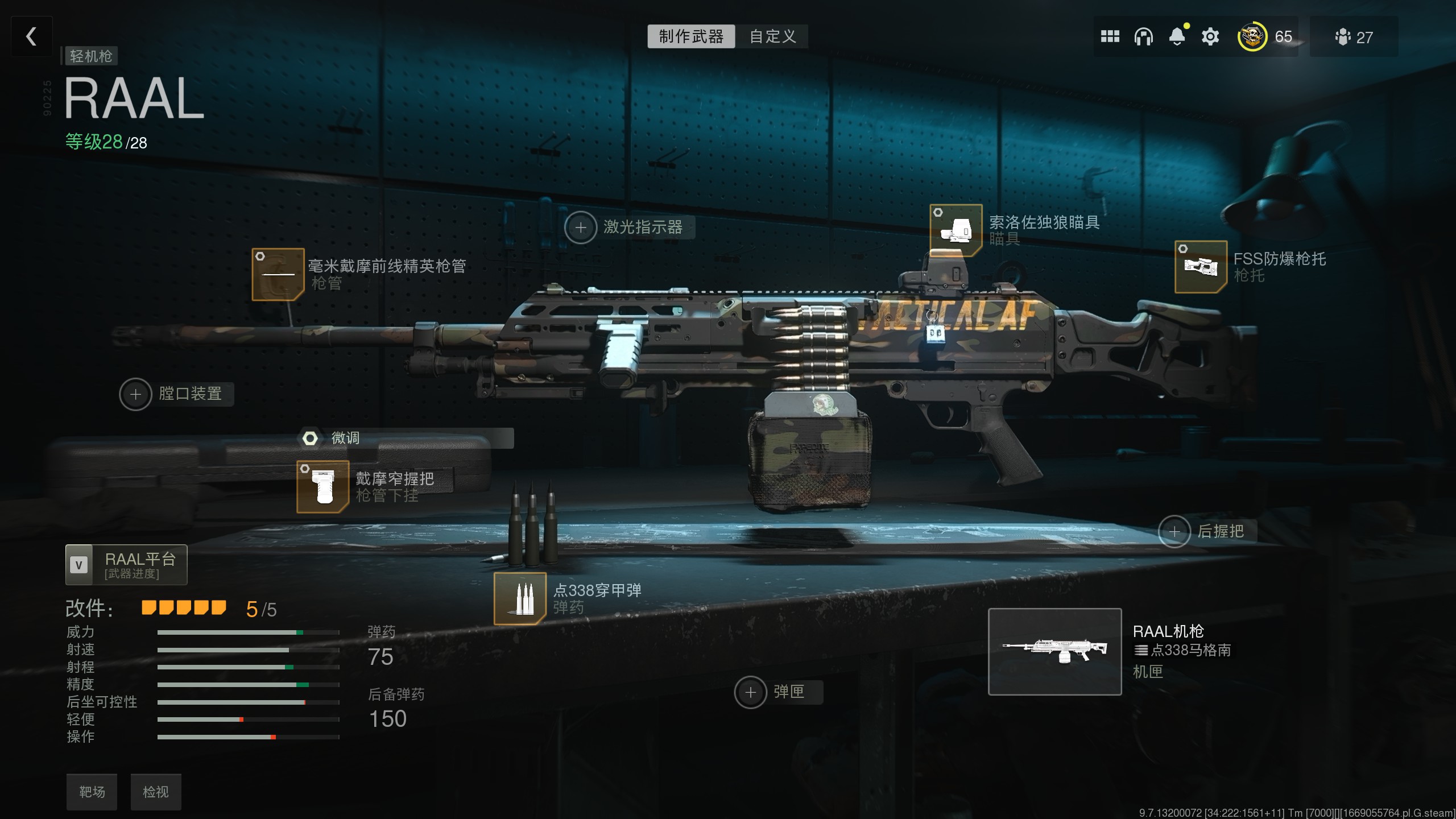
Task: Open the 弹匣 magazine slot
Action: [750, 692]
